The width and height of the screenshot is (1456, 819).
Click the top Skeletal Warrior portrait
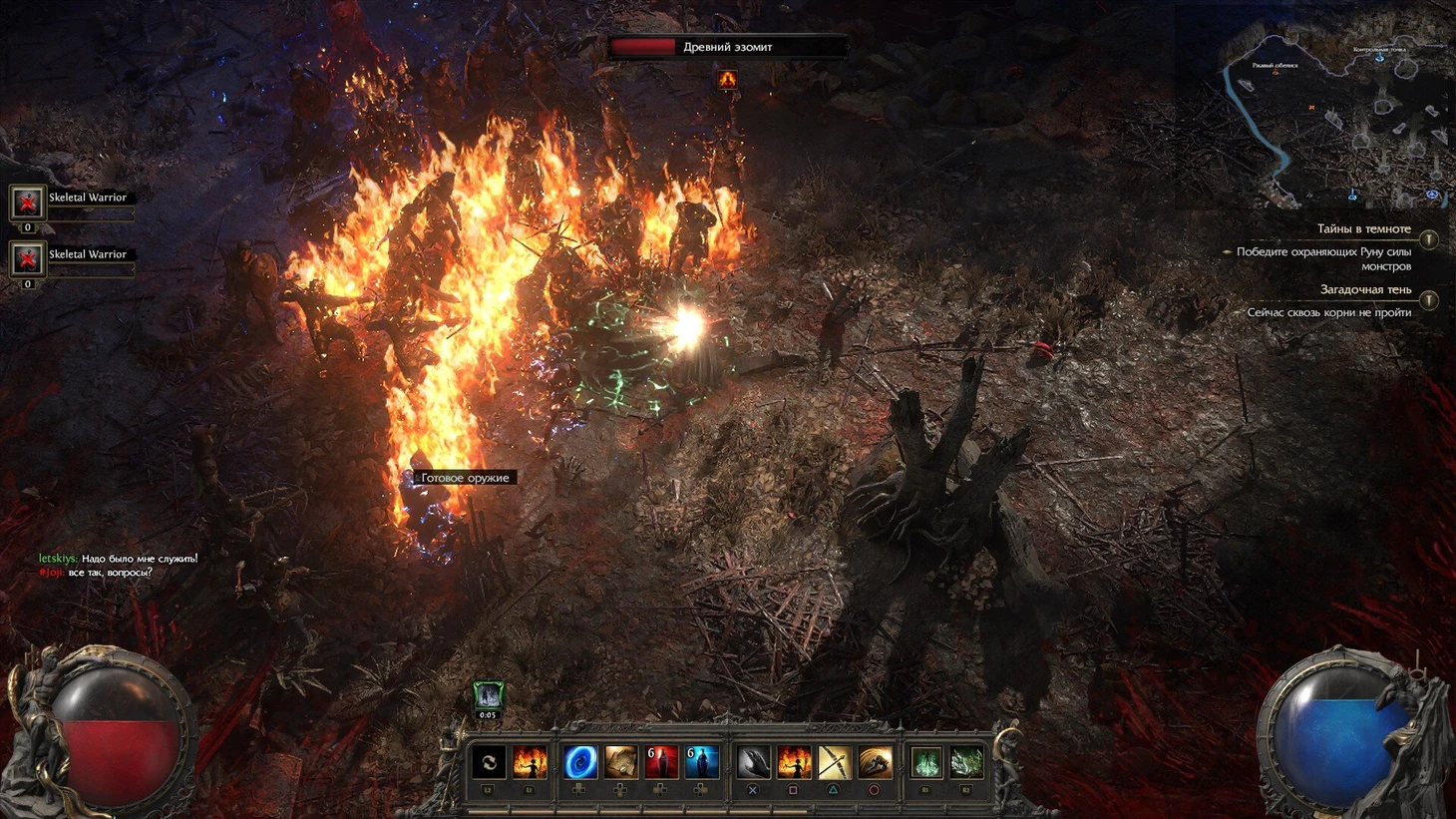pos(27,203)
